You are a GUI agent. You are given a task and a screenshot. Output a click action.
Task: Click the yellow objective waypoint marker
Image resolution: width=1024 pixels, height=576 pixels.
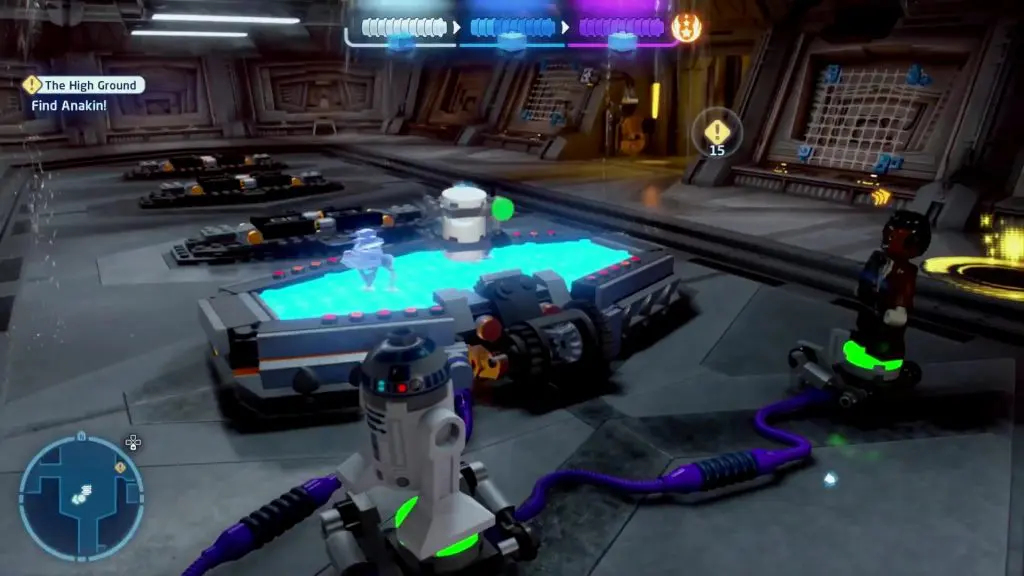tap(716, 132)
